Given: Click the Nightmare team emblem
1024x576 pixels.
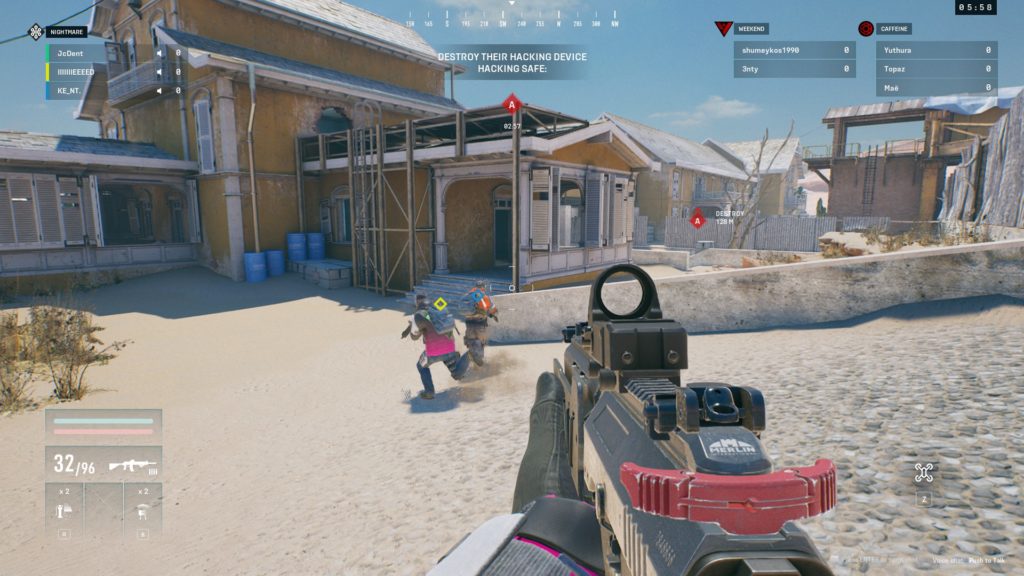Looking at the screenshot, I should click(36, 32).
